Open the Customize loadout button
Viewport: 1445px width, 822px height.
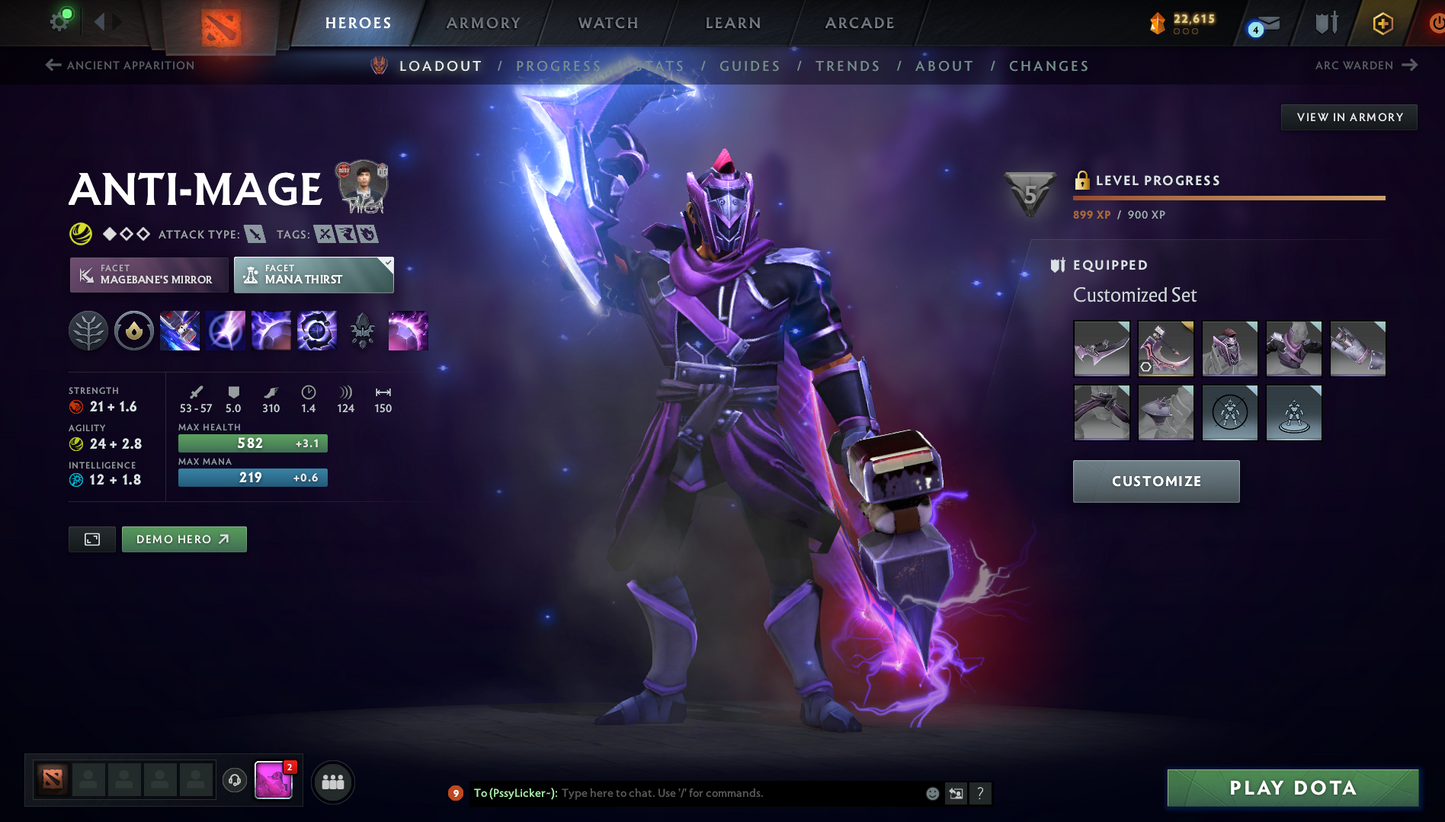1156,481
